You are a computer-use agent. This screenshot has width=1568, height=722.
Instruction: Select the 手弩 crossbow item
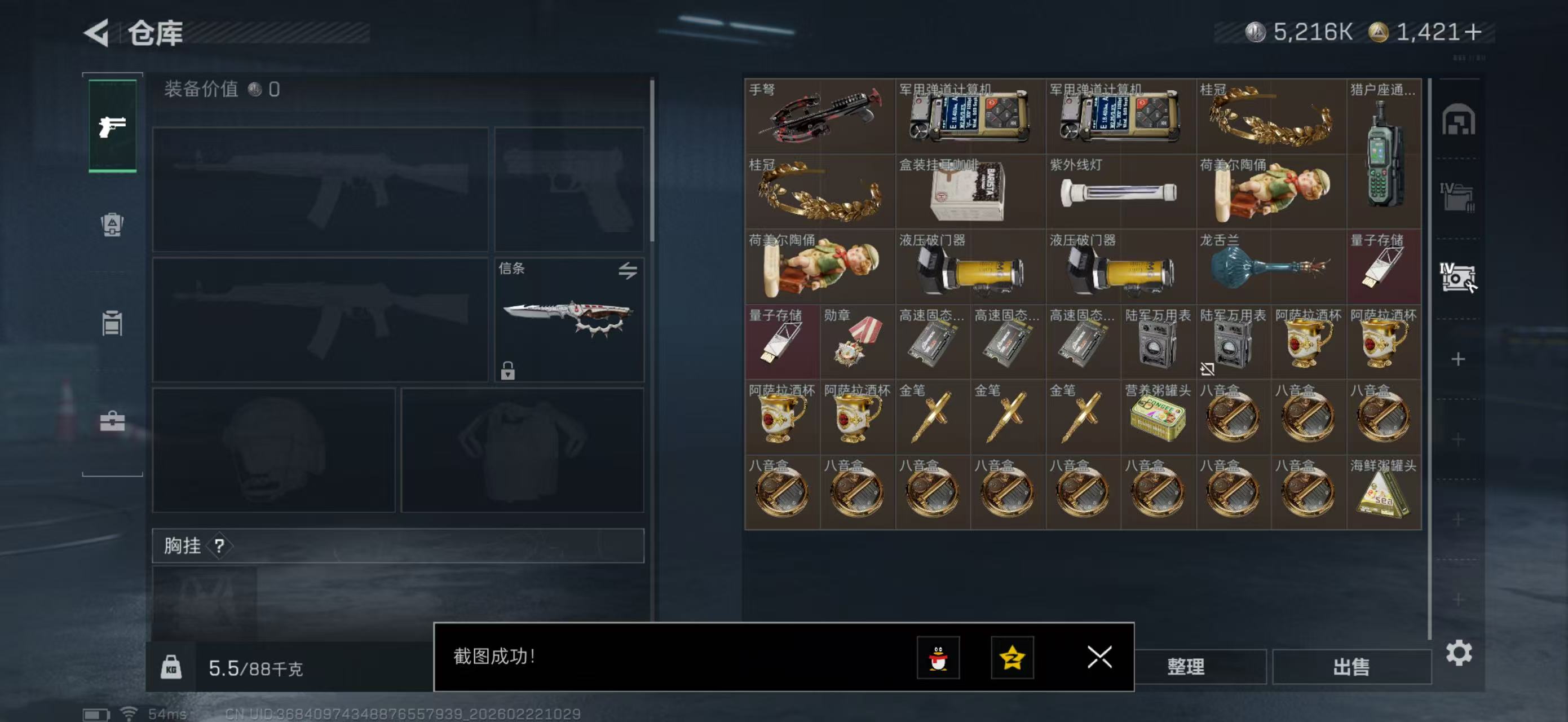[819, 116]
